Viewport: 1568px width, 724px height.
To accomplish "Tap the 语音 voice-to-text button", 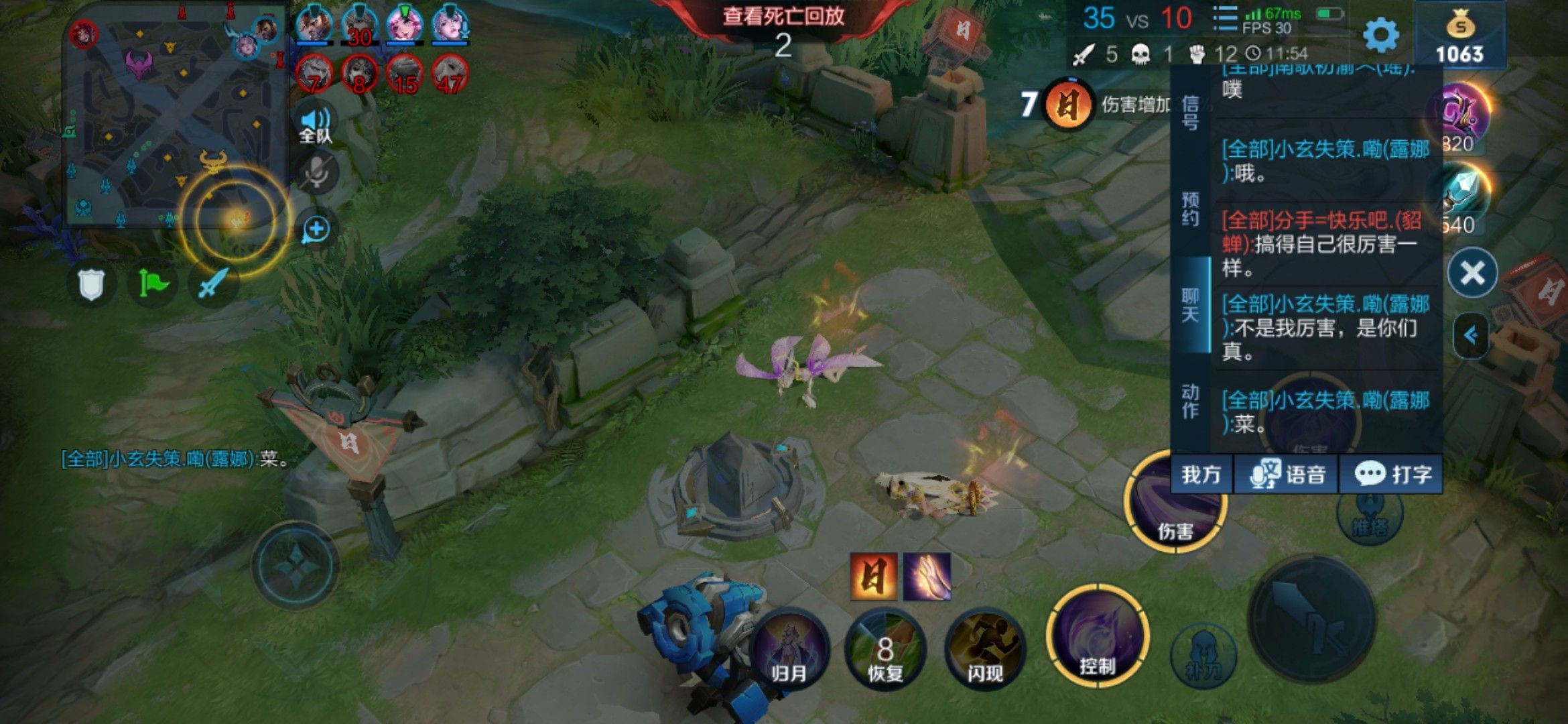I will (1287, 475).
